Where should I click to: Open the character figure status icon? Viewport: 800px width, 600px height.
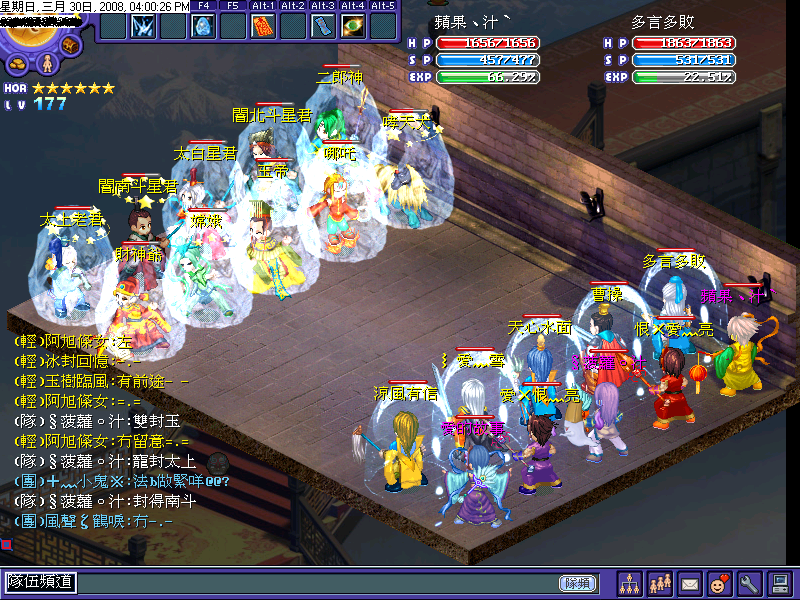[x=45, y=64]
